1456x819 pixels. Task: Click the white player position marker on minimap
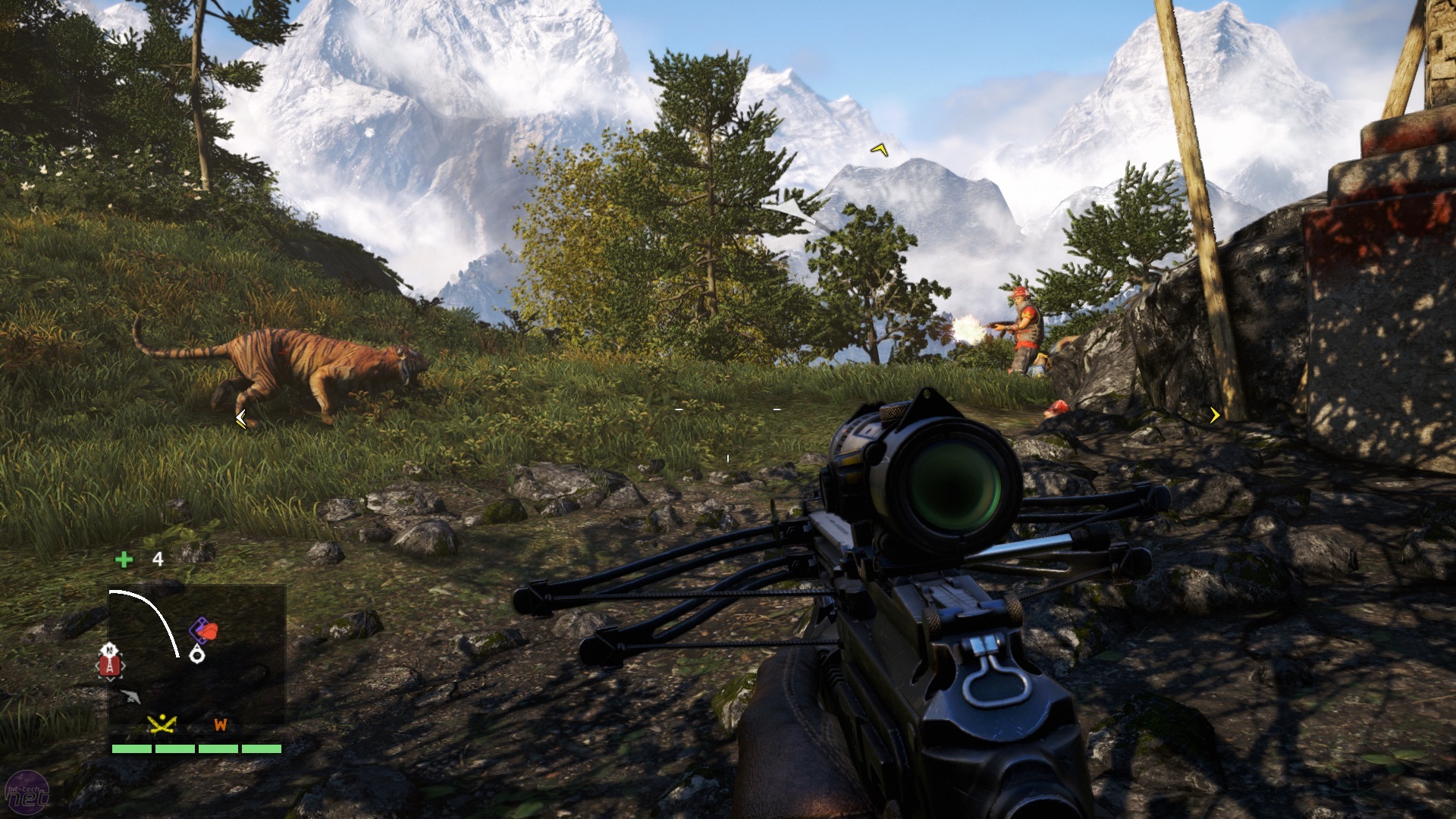coord(197,654)
